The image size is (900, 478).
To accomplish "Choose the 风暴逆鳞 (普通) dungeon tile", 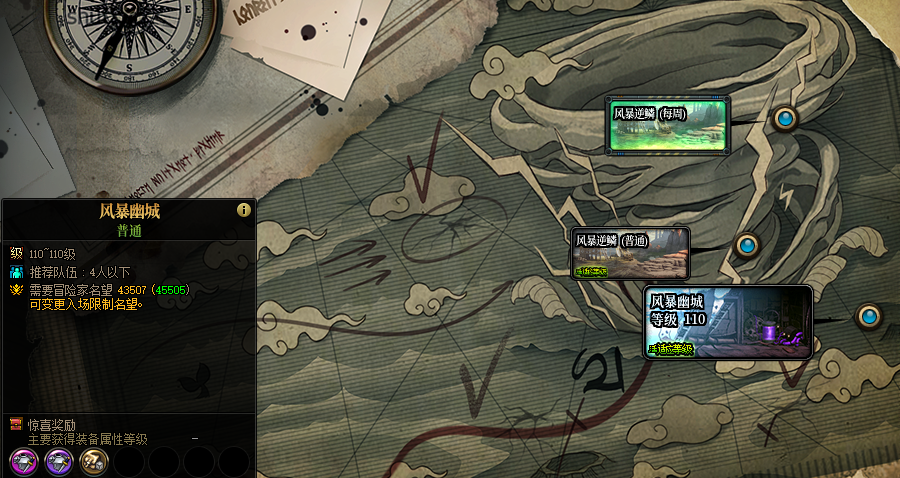I will coord(630,253).
